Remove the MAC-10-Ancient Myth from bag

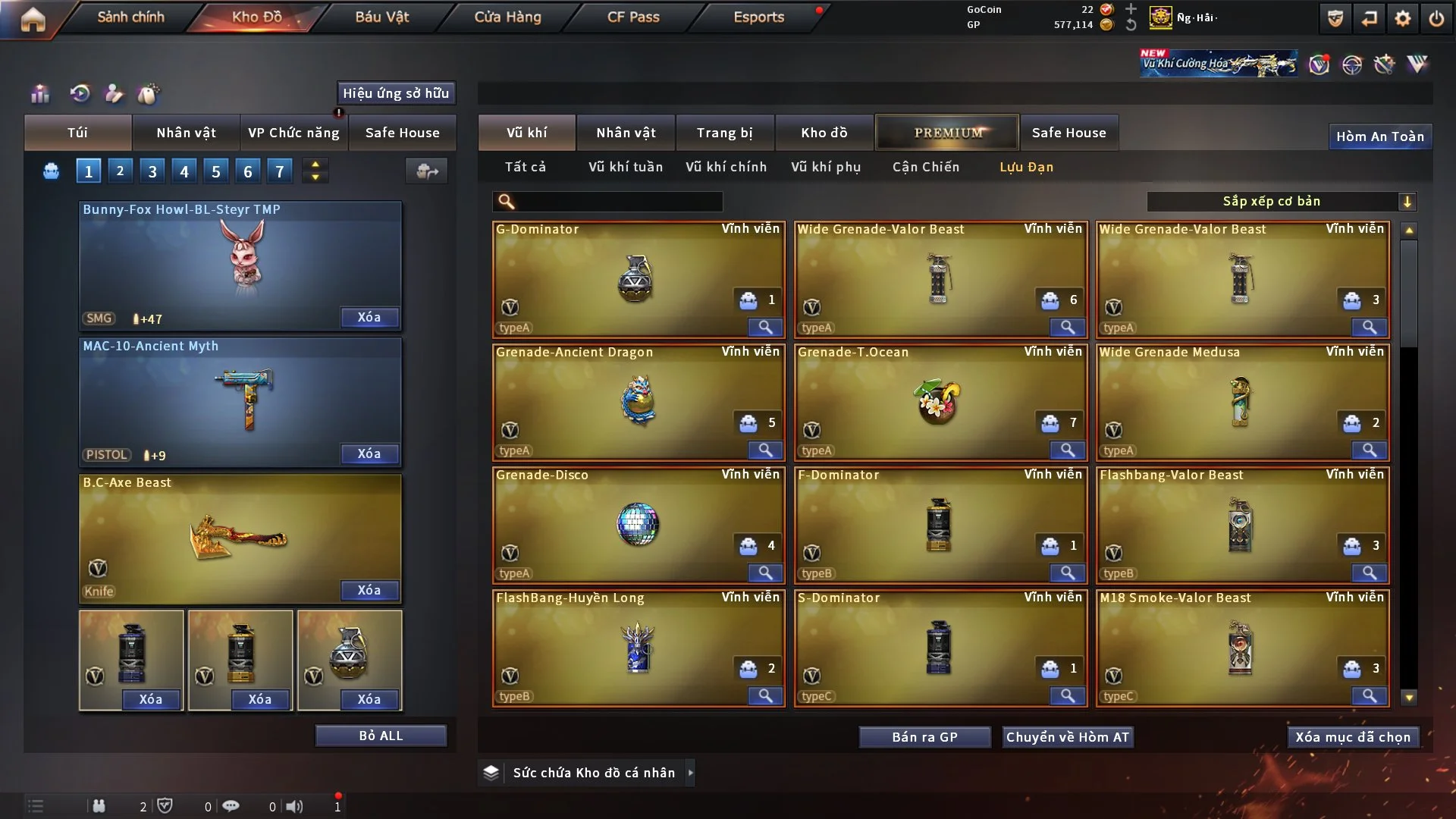coord(369,453)
